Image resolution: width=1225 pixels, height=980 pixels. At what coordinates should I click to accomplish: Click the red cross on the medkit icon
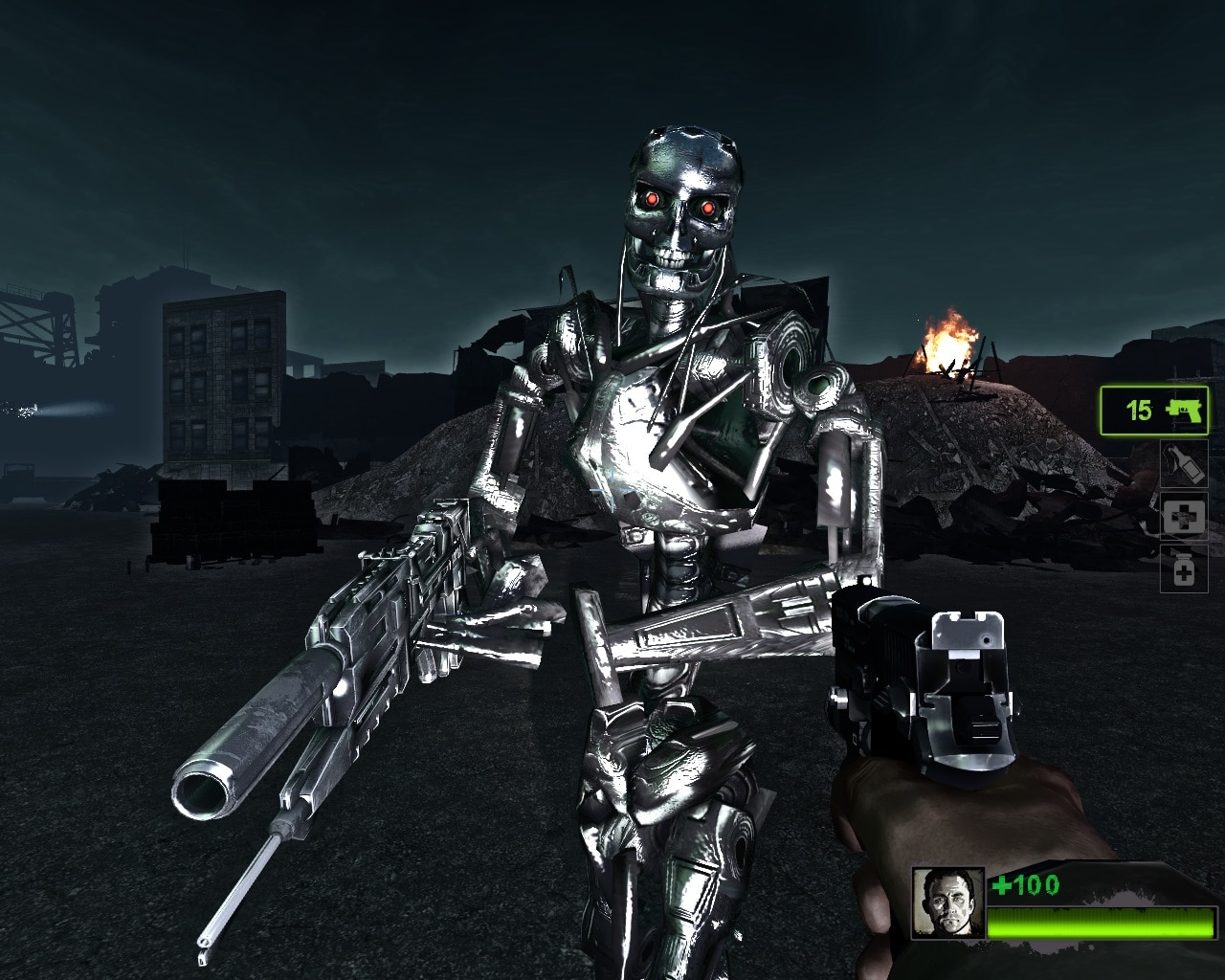click(x=1184, y=517)
